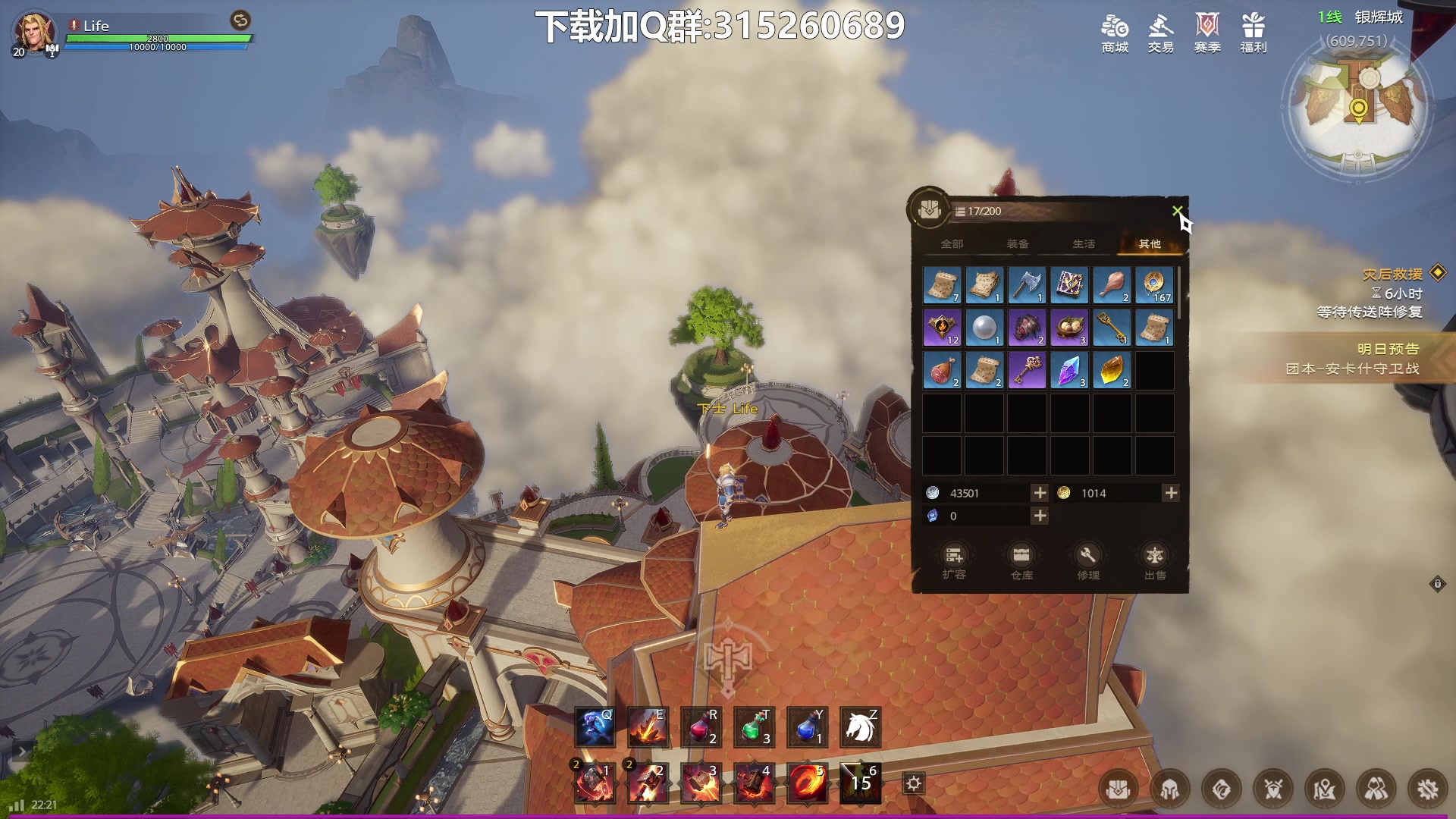The width and height of the screenshot is (1456, 819).
Task: Open the 福利 welfare rewards menu
Action: point(1253,33)
